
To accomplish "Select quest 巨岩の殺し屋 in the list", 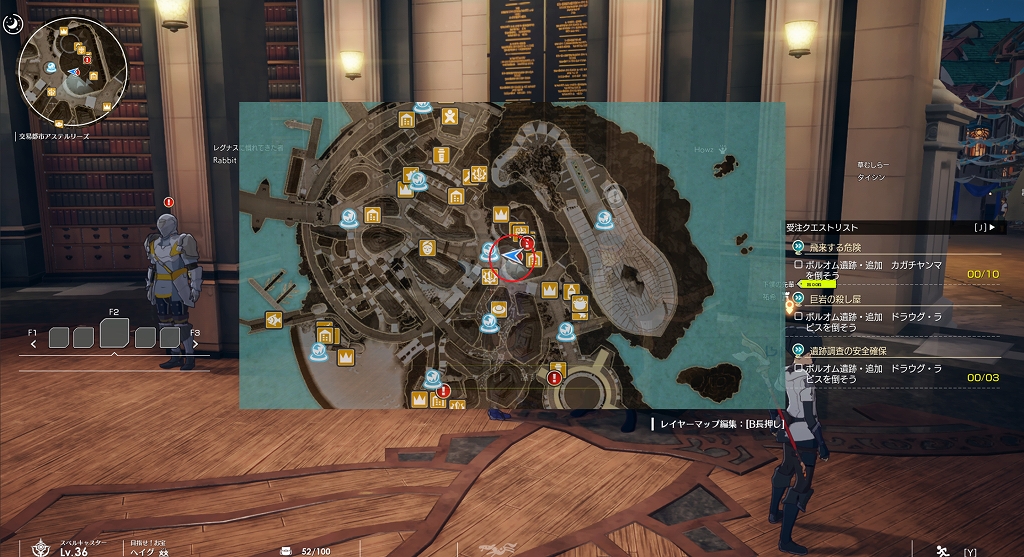I will coord(836,298).
